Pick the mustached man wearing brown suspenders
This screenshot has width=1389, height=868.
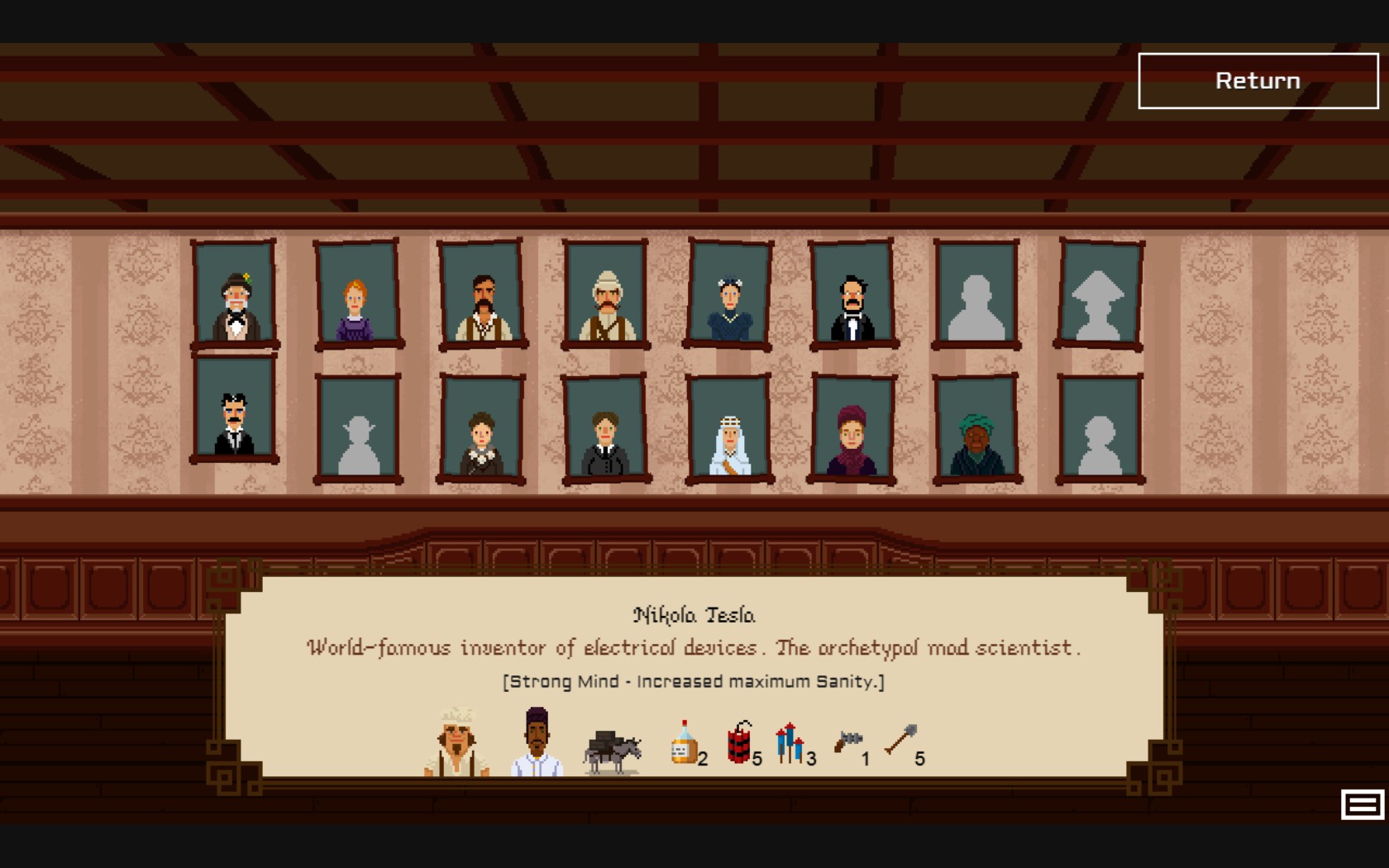(482, 293)
